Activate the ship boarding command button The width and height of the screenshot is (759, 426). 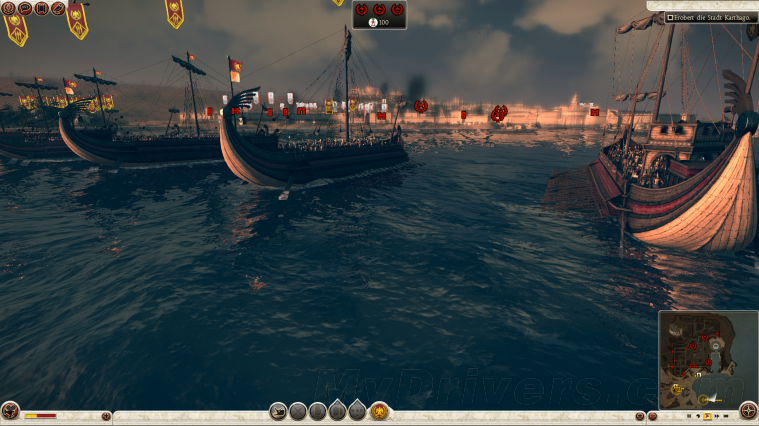tap(279, 411)
